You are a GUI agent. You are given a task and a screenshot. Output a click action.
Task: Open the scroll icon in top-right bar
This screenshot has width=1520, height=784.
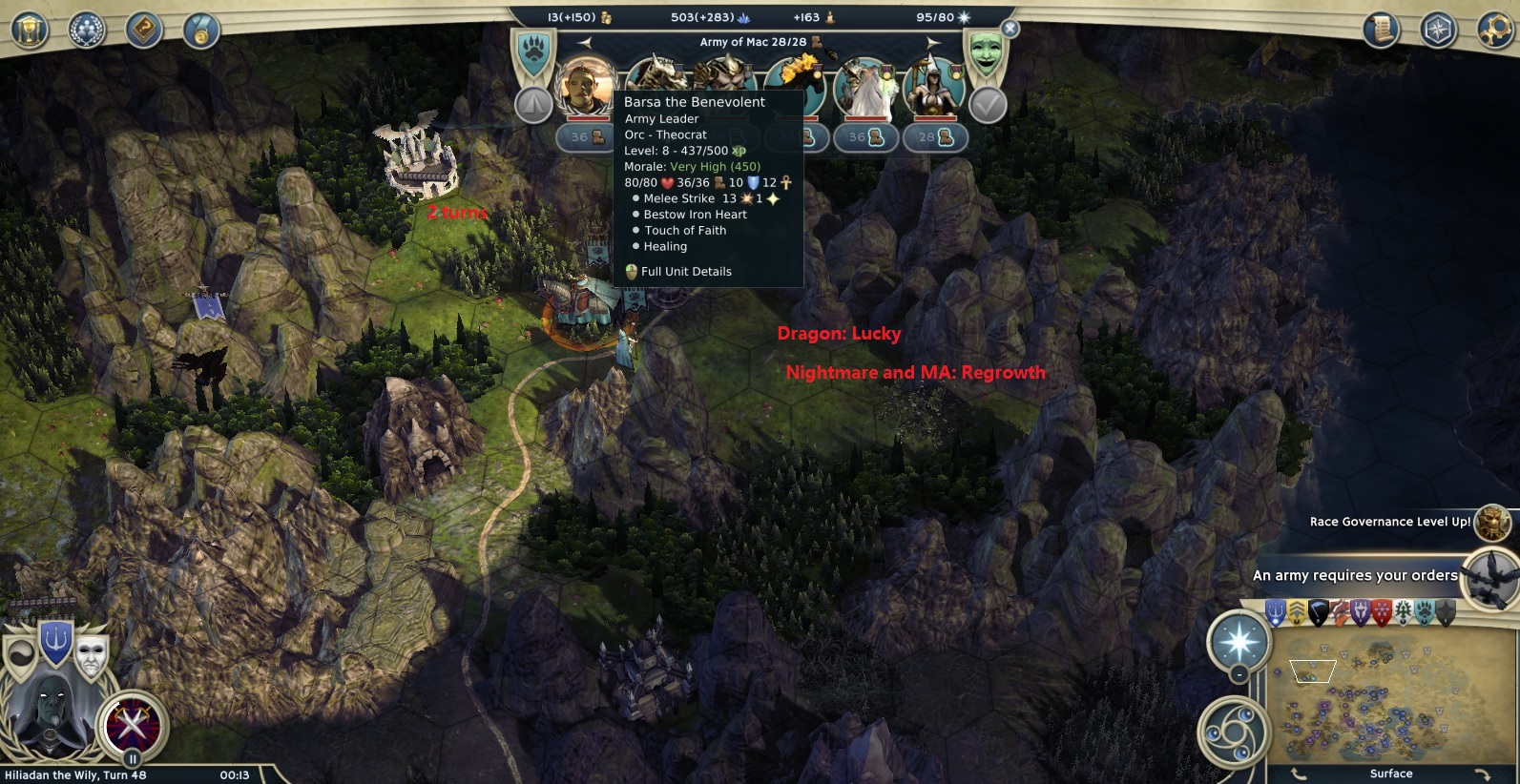(1381, 31)
